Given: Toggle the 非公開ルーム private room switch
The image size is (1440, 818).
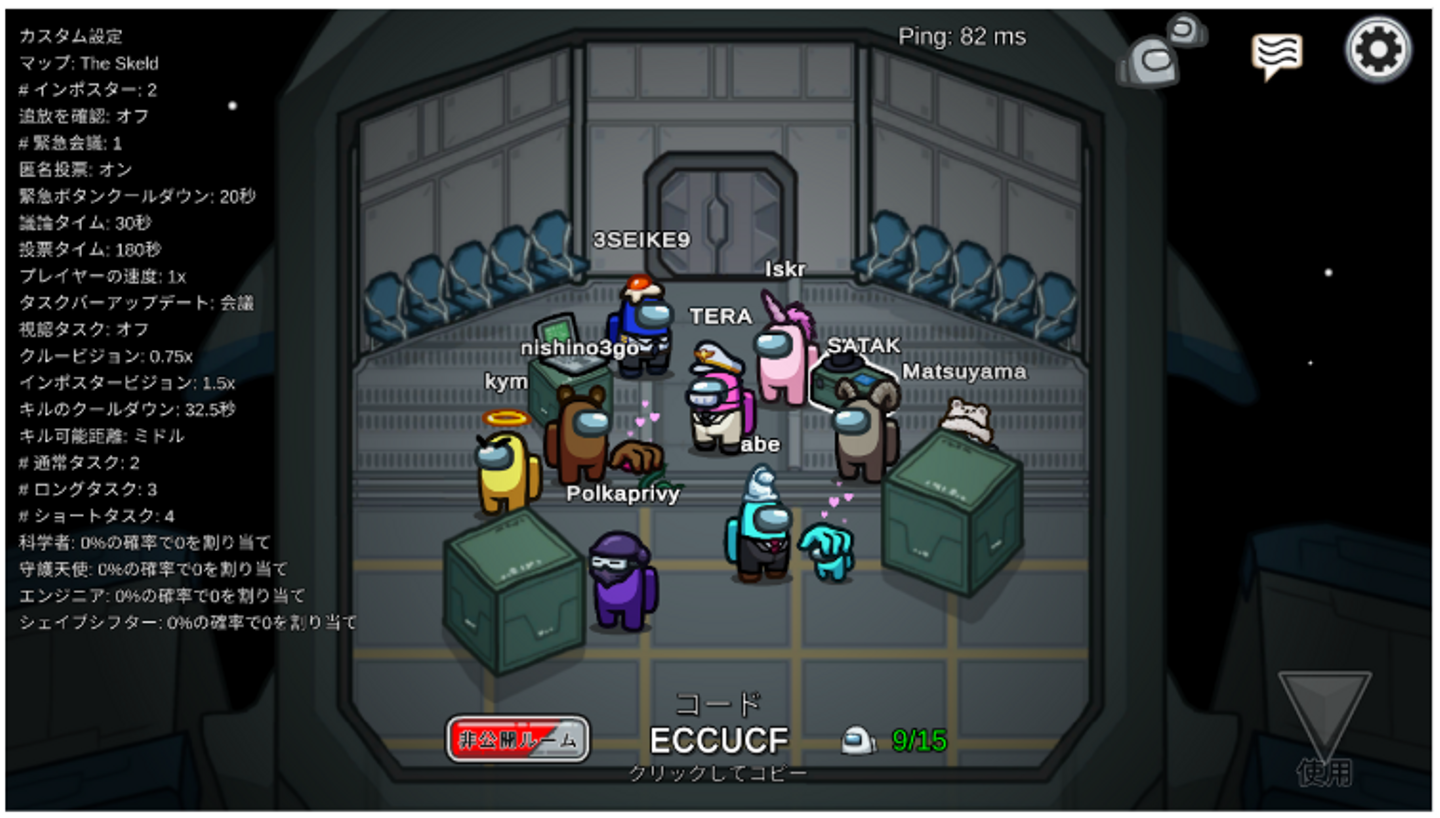Looking at the screenshot, I should point(518,740).
